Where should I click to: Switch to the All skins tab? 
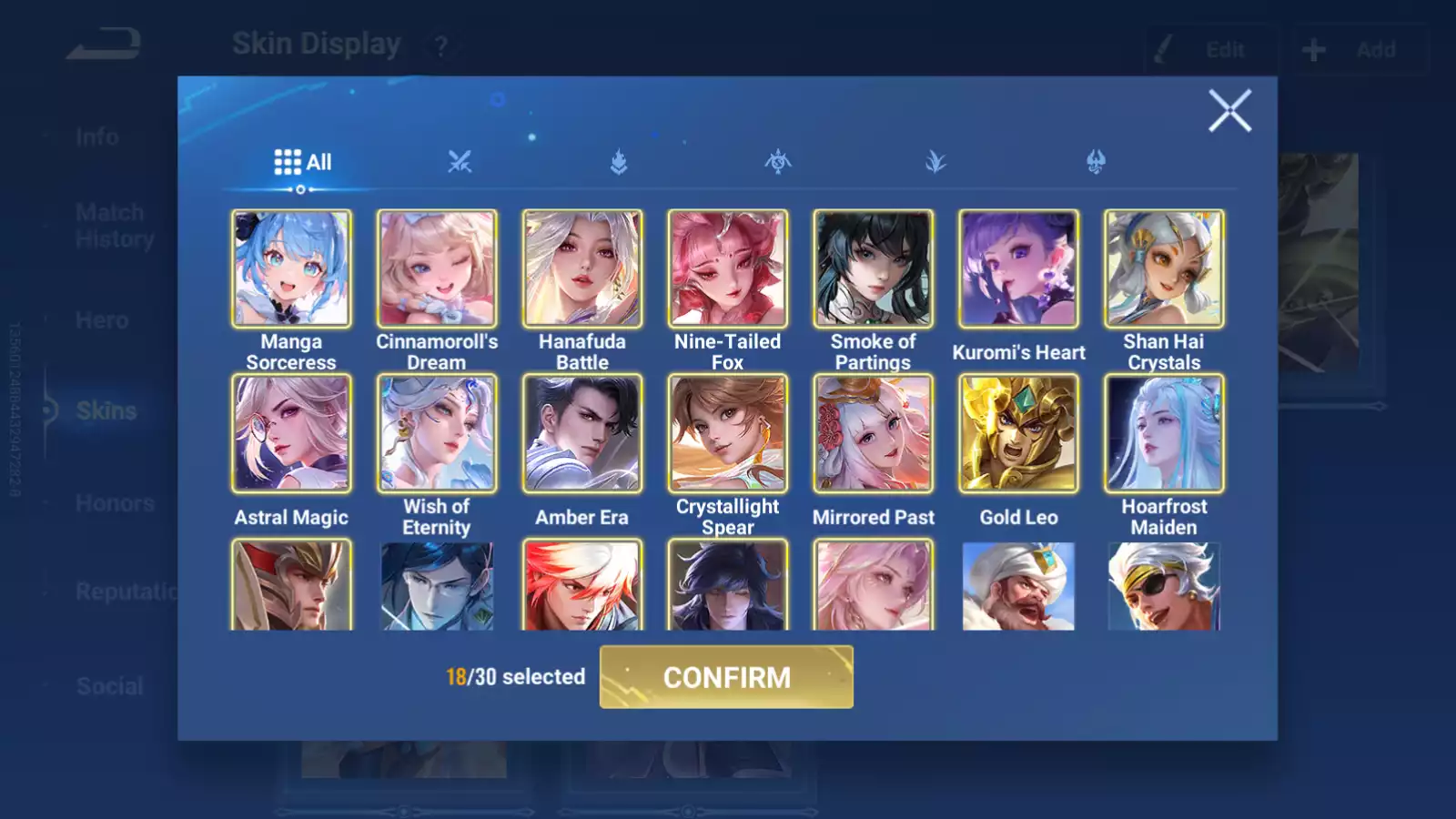(x=303, y=162)
